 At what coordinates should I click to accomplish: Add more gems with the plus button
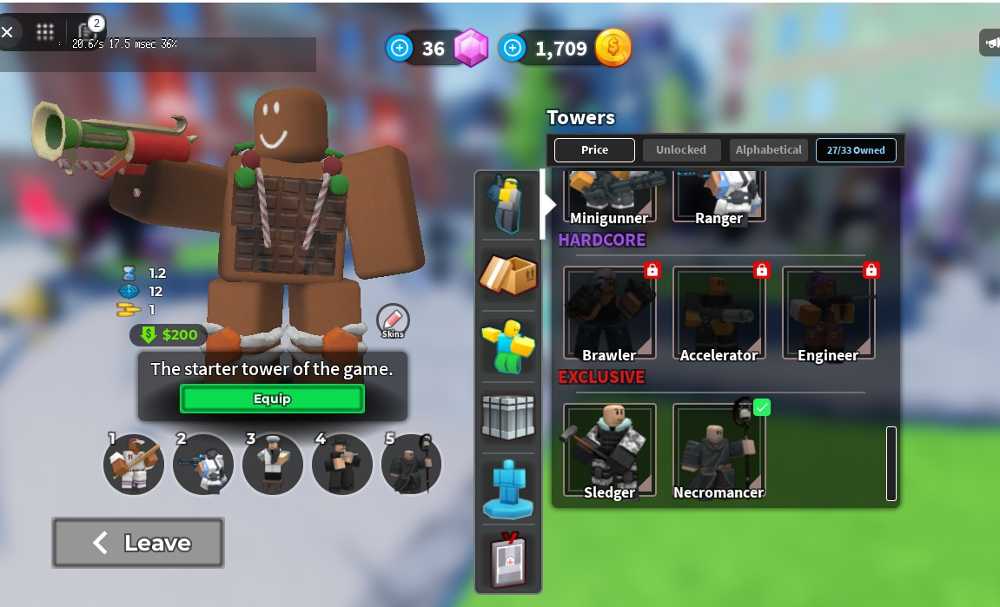pyautogui.click(x=400, y=48)
